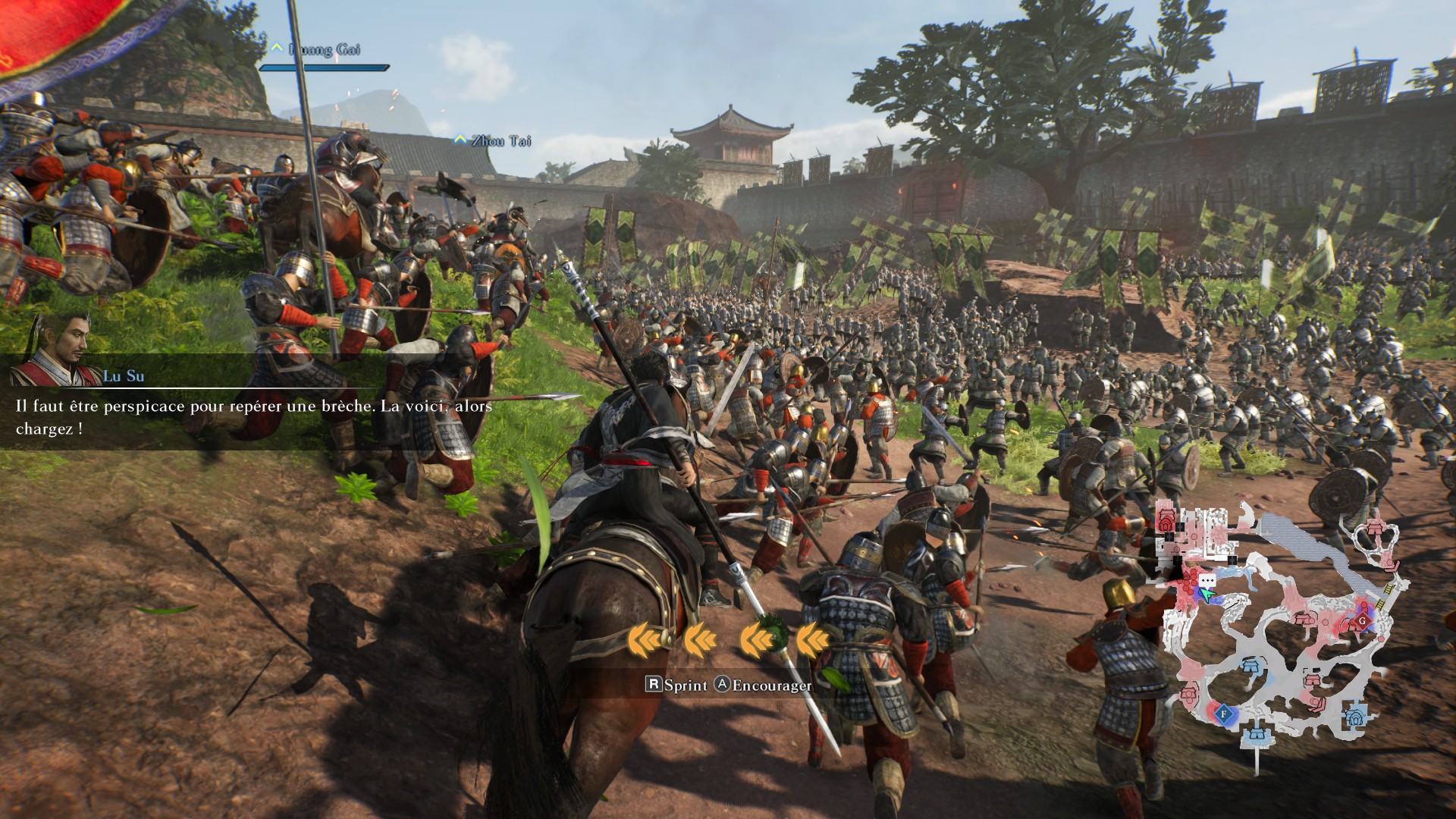Click the green player arrow on the minimap
The width and height of the screenshot is (1456, 819).
coord(1207,596)
